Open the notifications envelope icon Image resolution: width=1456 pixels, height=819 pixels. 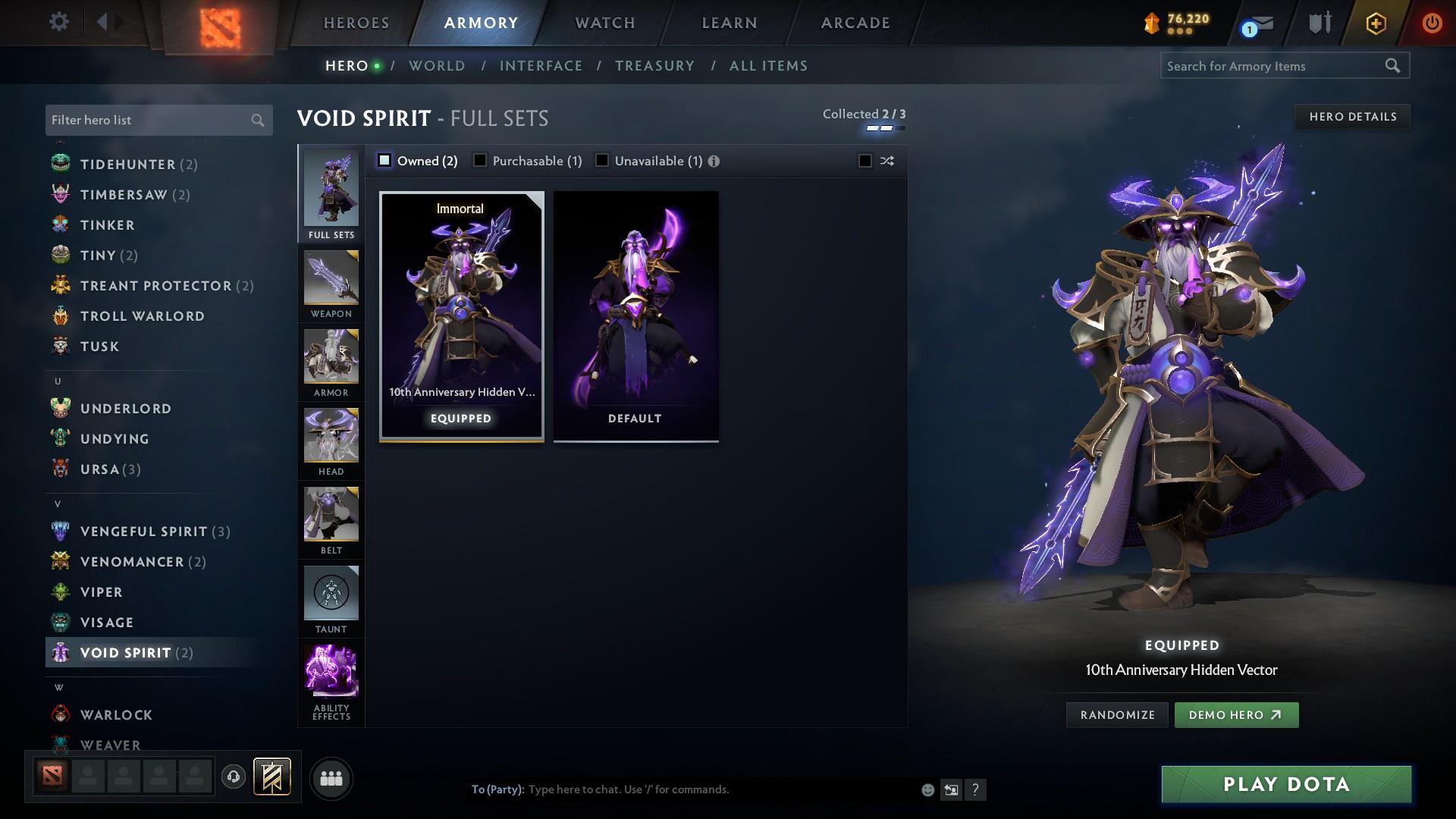pyautogui.click(x=1258, y=24)
